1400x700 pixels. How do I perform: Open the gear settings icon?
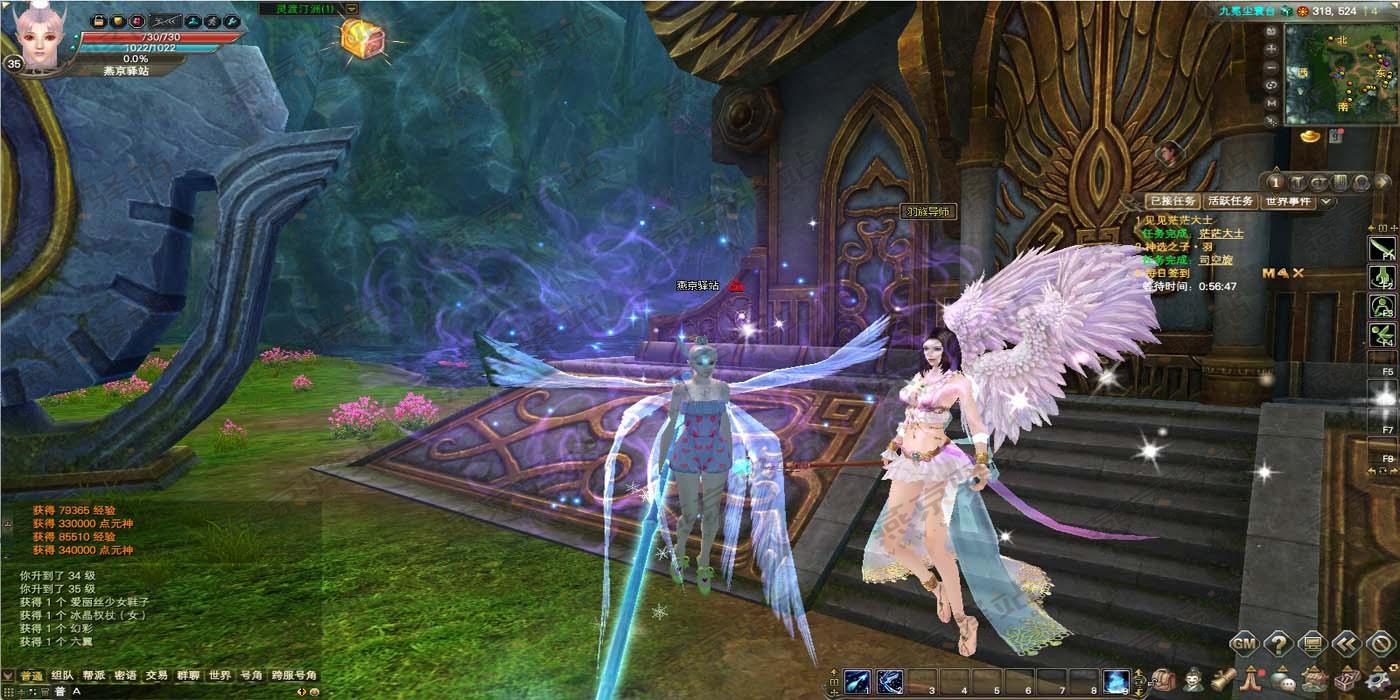click(x=1375, y=679)
